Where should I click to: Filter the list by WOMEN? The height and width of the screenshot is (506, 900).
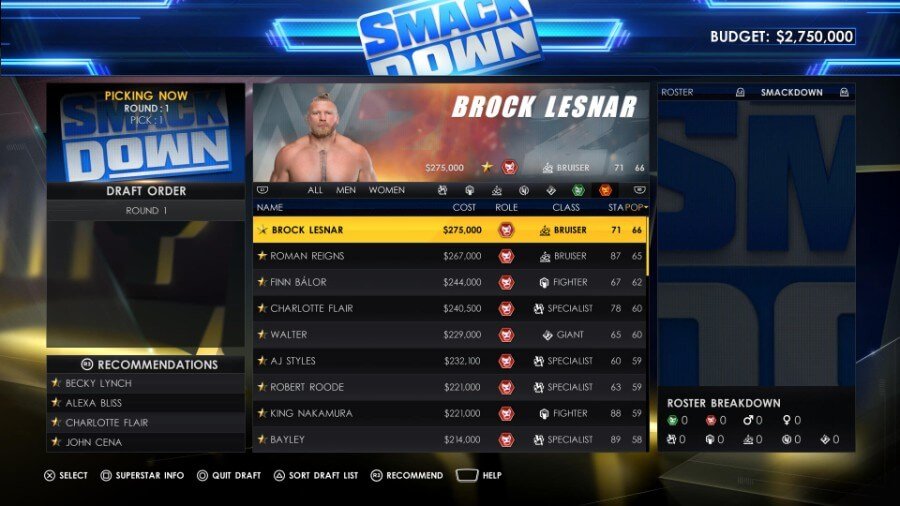coord(387,190)
